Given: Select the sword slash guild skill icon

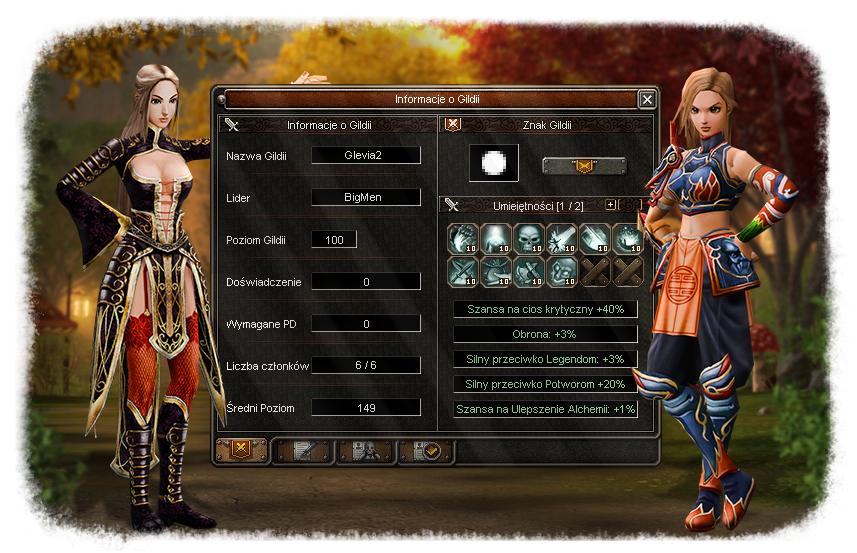Looking at the screenshot, I should click(561, 237).
